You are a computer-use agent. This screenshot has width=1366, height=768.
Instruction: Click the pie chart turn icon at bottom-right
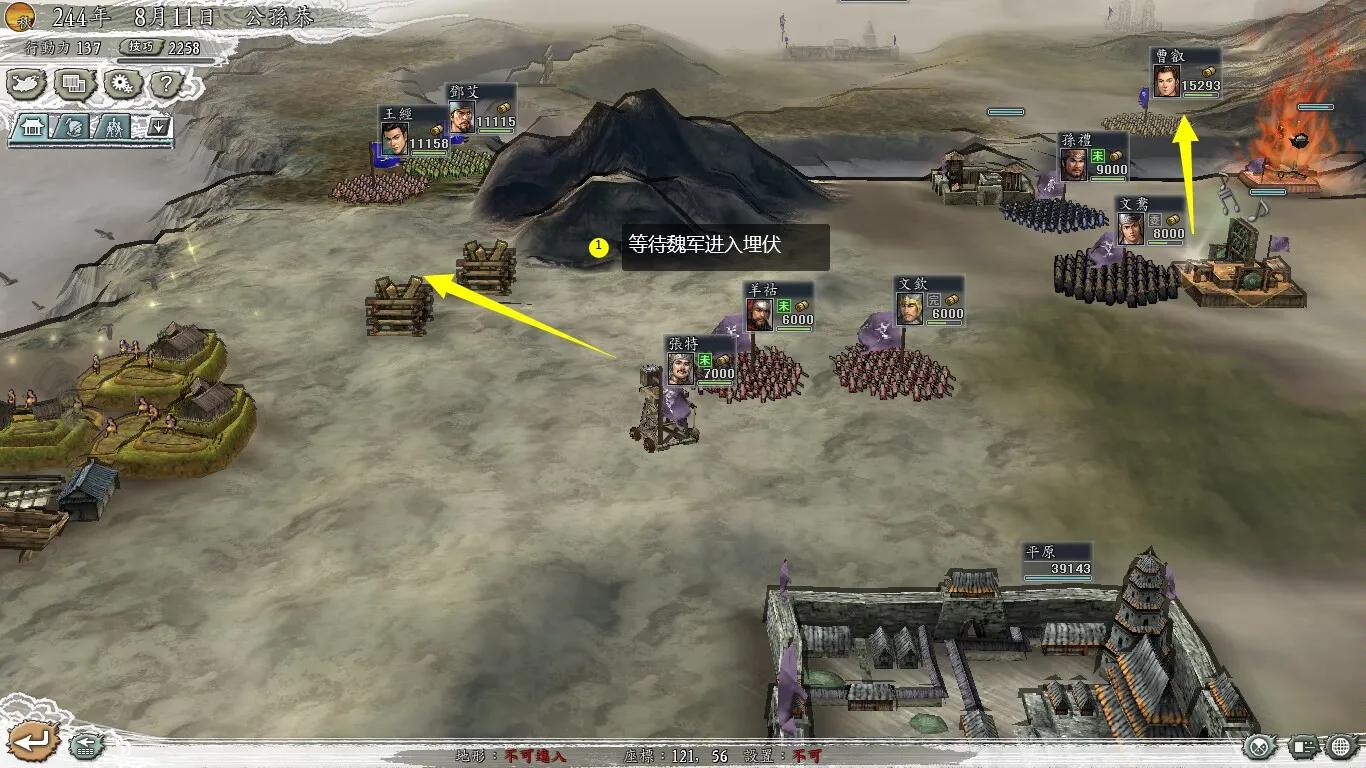(1260, 746)
